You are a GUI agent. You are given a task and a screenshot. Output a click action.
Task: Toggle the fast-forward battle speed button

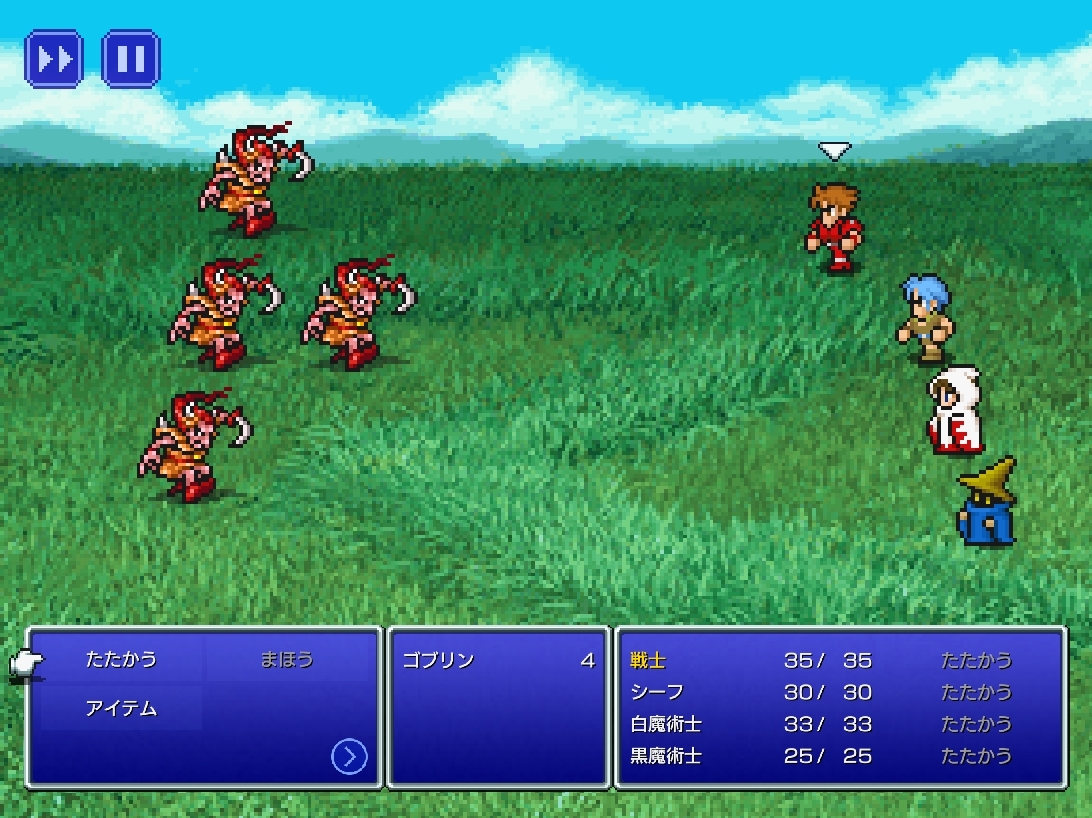point(54,59)
